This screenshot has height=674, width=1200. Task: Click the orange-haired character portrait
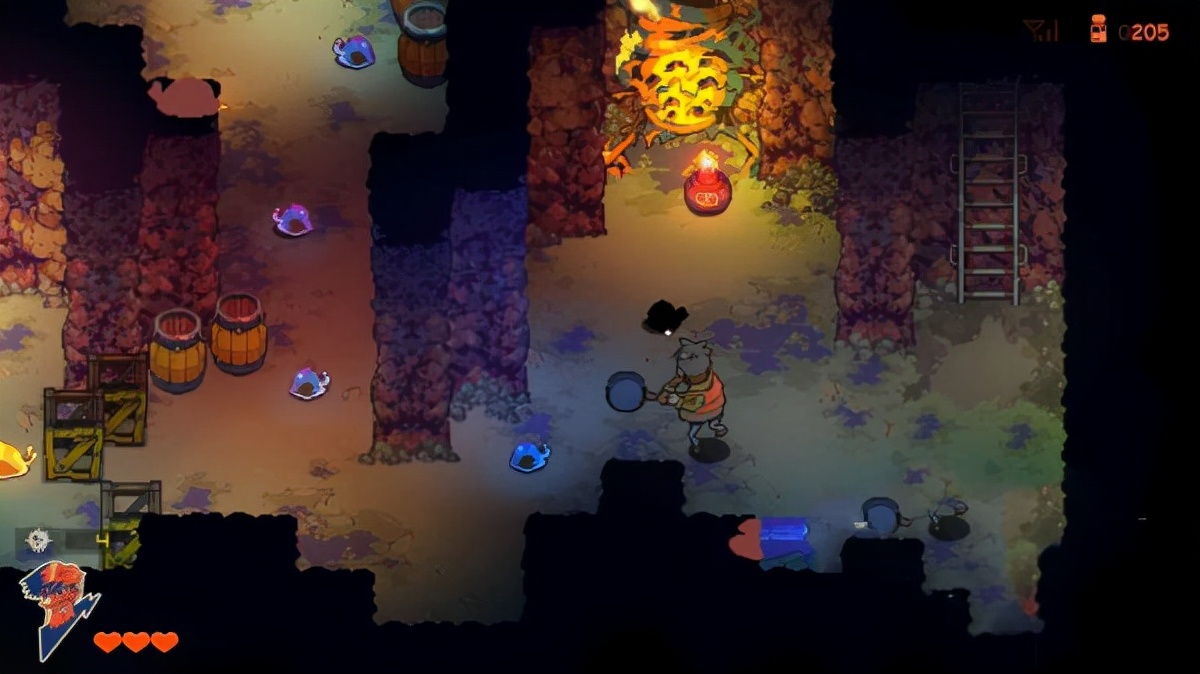pyautogui.click(x=56, y=606)
